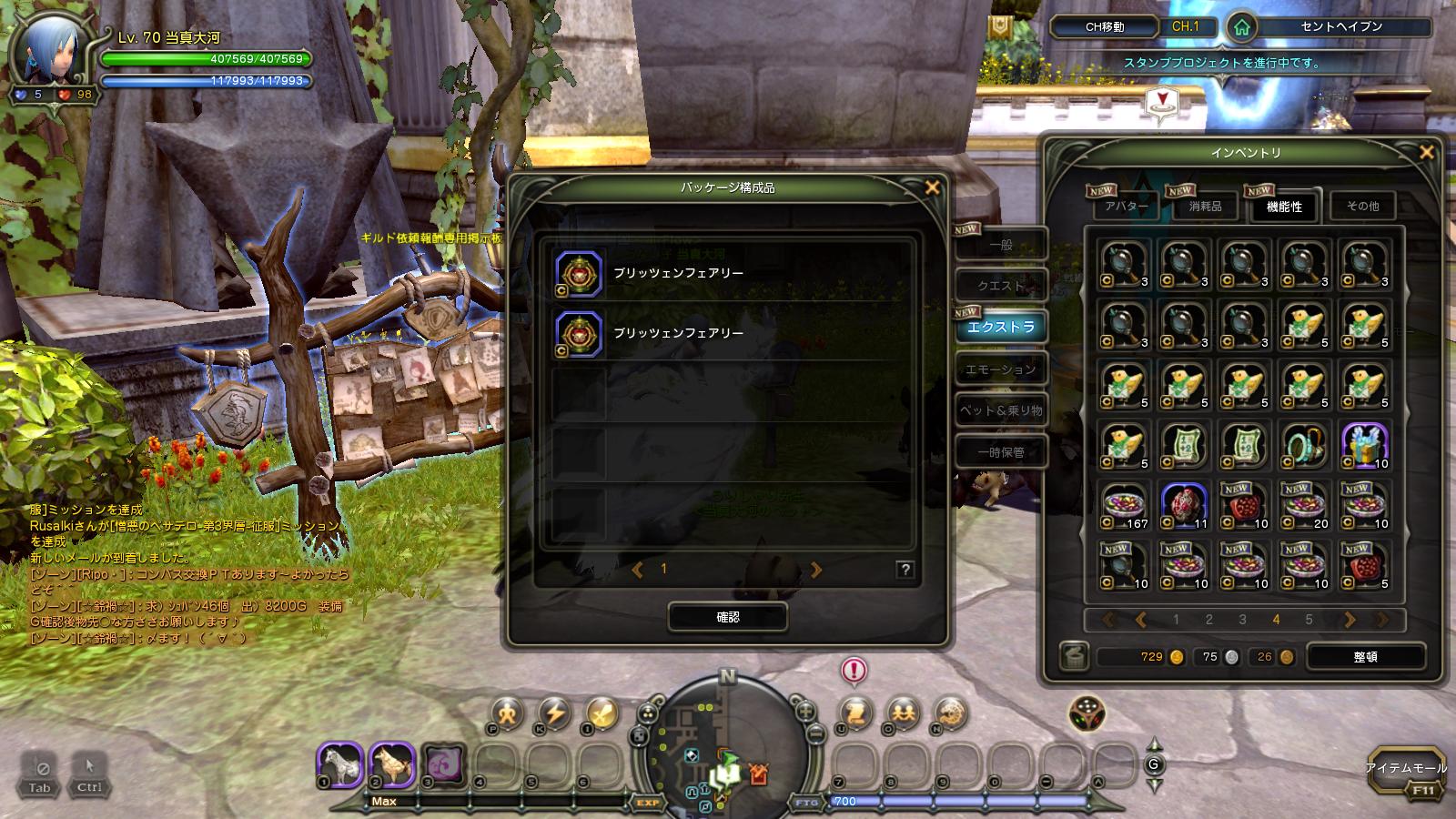
Task: Select the エモーション side category
Action: point(1000,369)
